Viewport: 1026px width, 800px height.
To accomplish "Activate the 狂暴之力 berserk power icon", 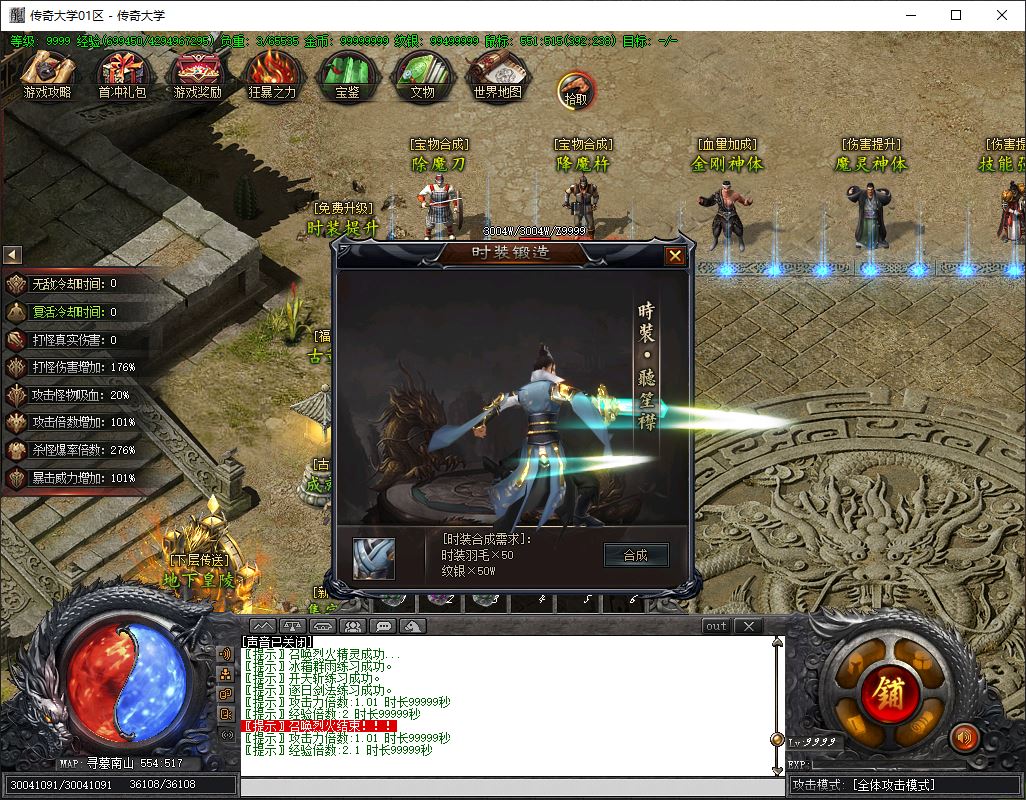I will pos(272,75).
